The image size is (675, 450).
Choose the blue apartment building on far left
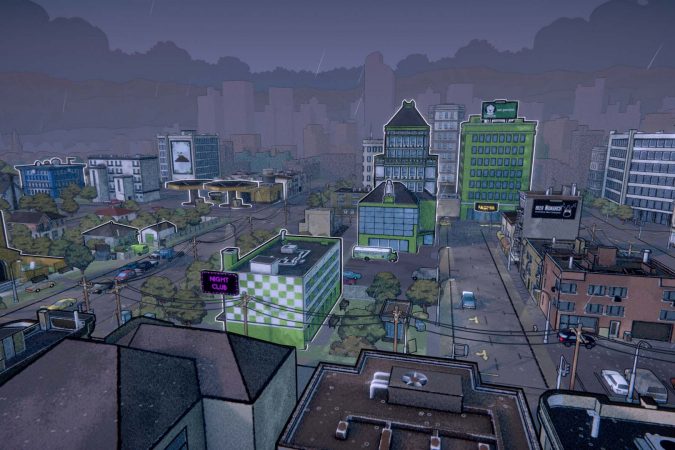click(50, 178)
